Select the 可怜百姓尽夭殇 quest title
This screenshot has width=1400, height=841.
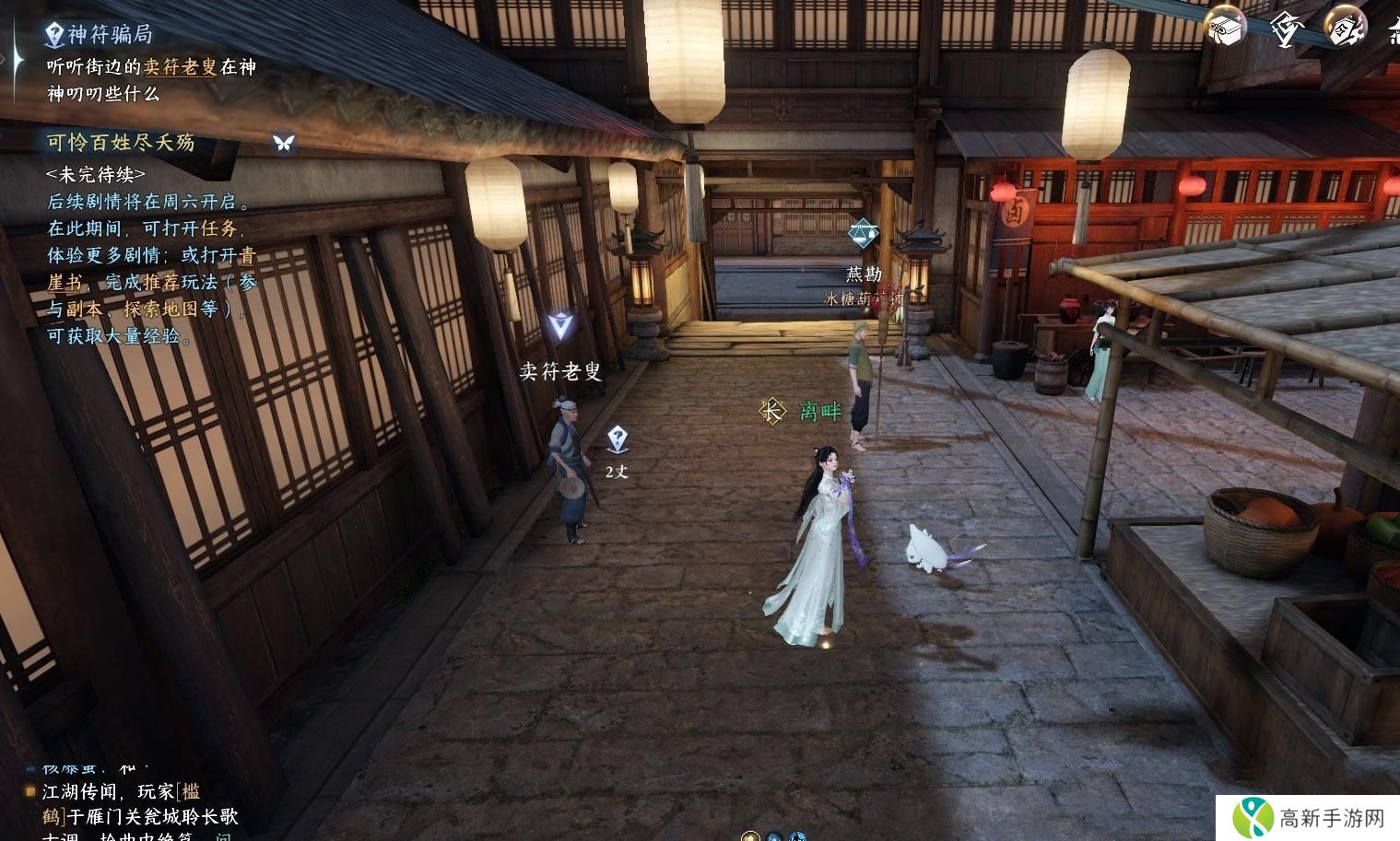point(121,143)
